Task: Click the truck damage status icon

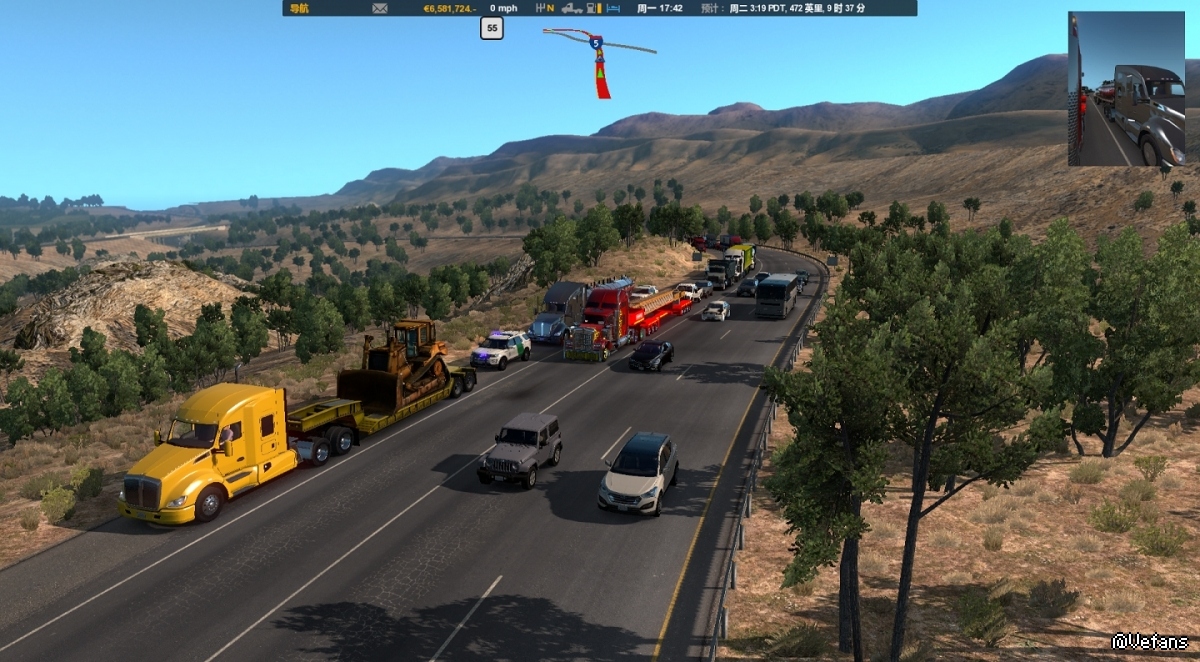Action: pyautogui.click(x=572, y=8)
